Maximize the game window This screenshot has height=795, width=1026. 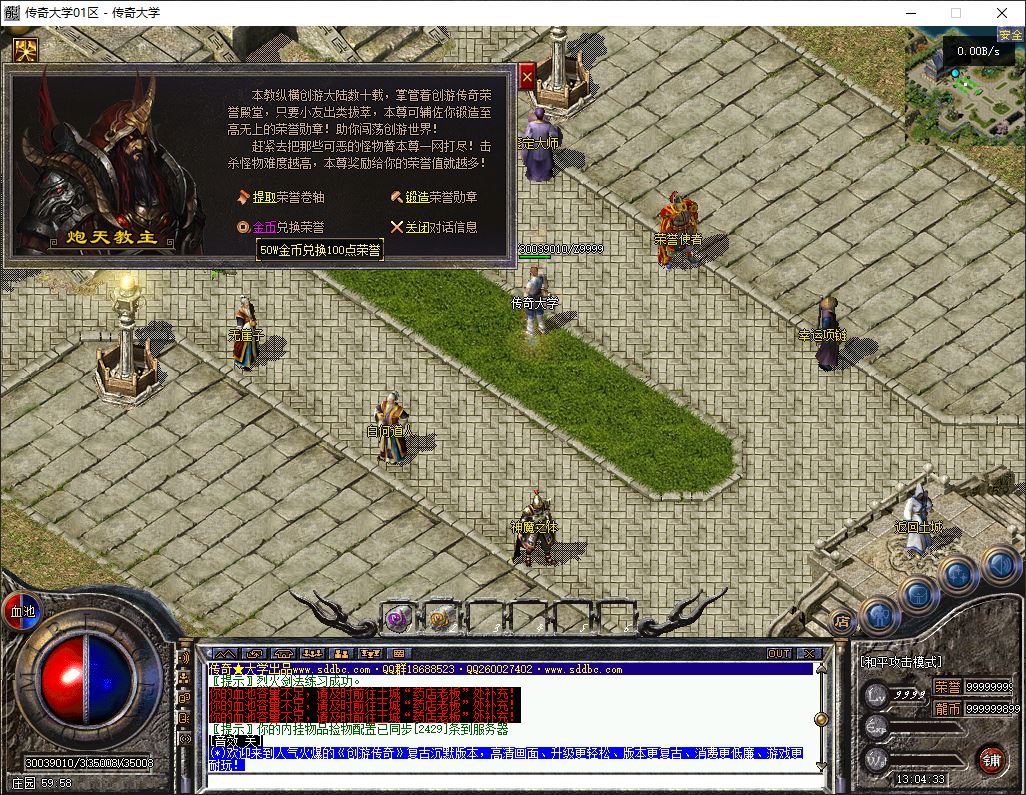[955, 13]
